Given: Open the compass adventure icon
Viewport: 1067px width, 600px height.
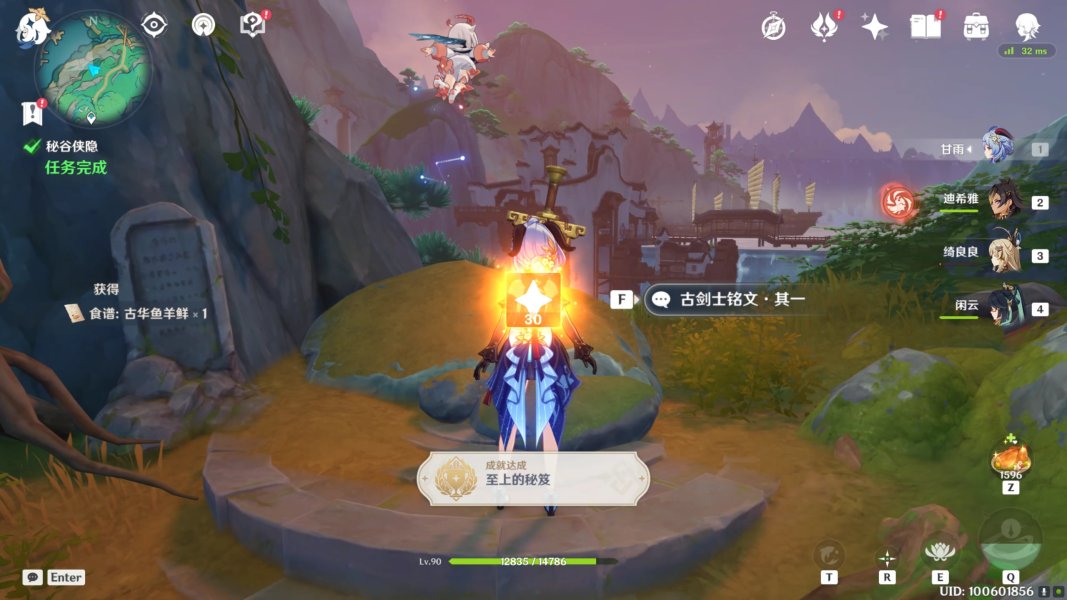Looking at the screenshot, I should pos(773,27).
